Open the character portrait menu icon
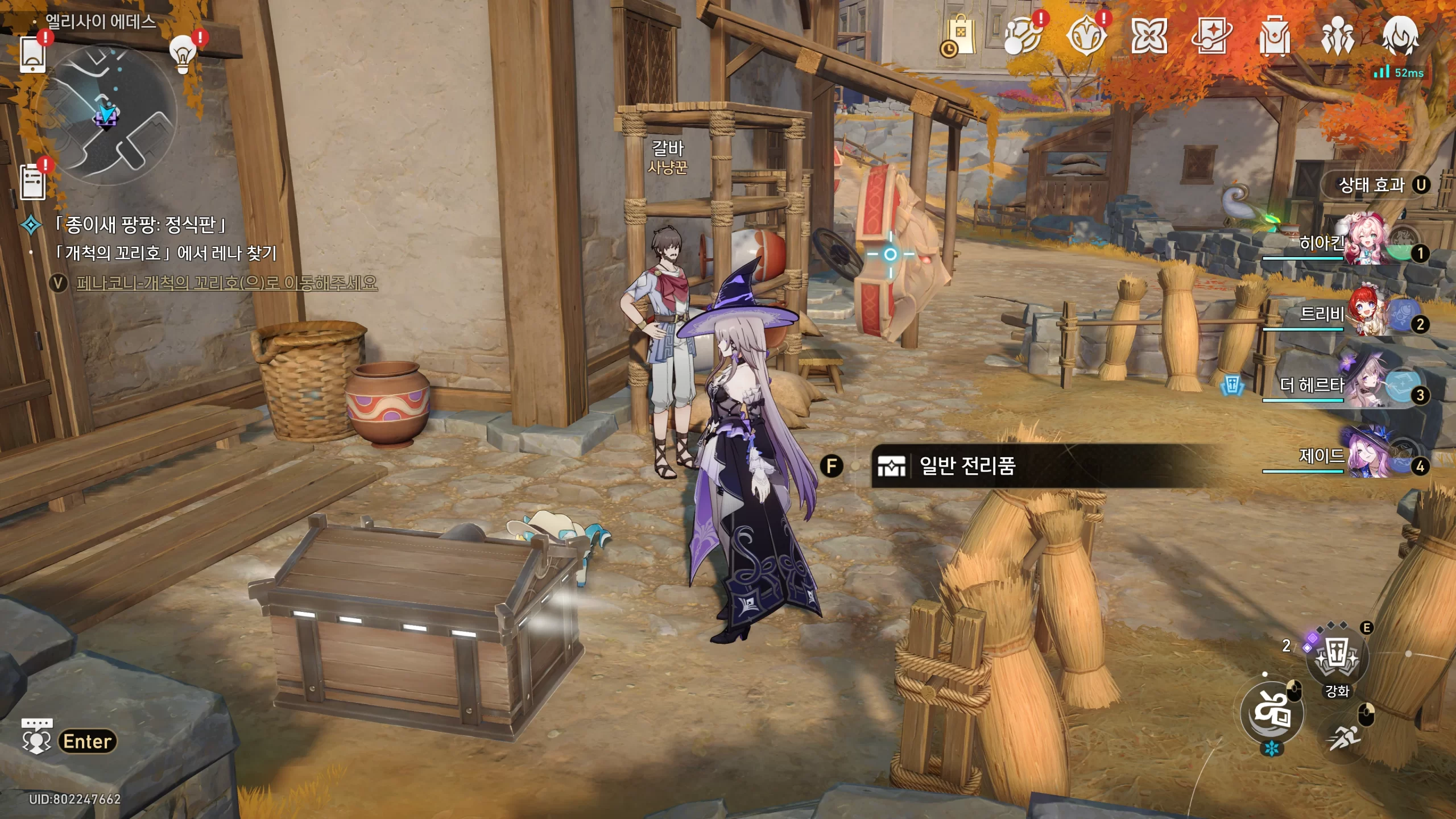Viewport: 1456px width, 819px height. point(1400,36)
